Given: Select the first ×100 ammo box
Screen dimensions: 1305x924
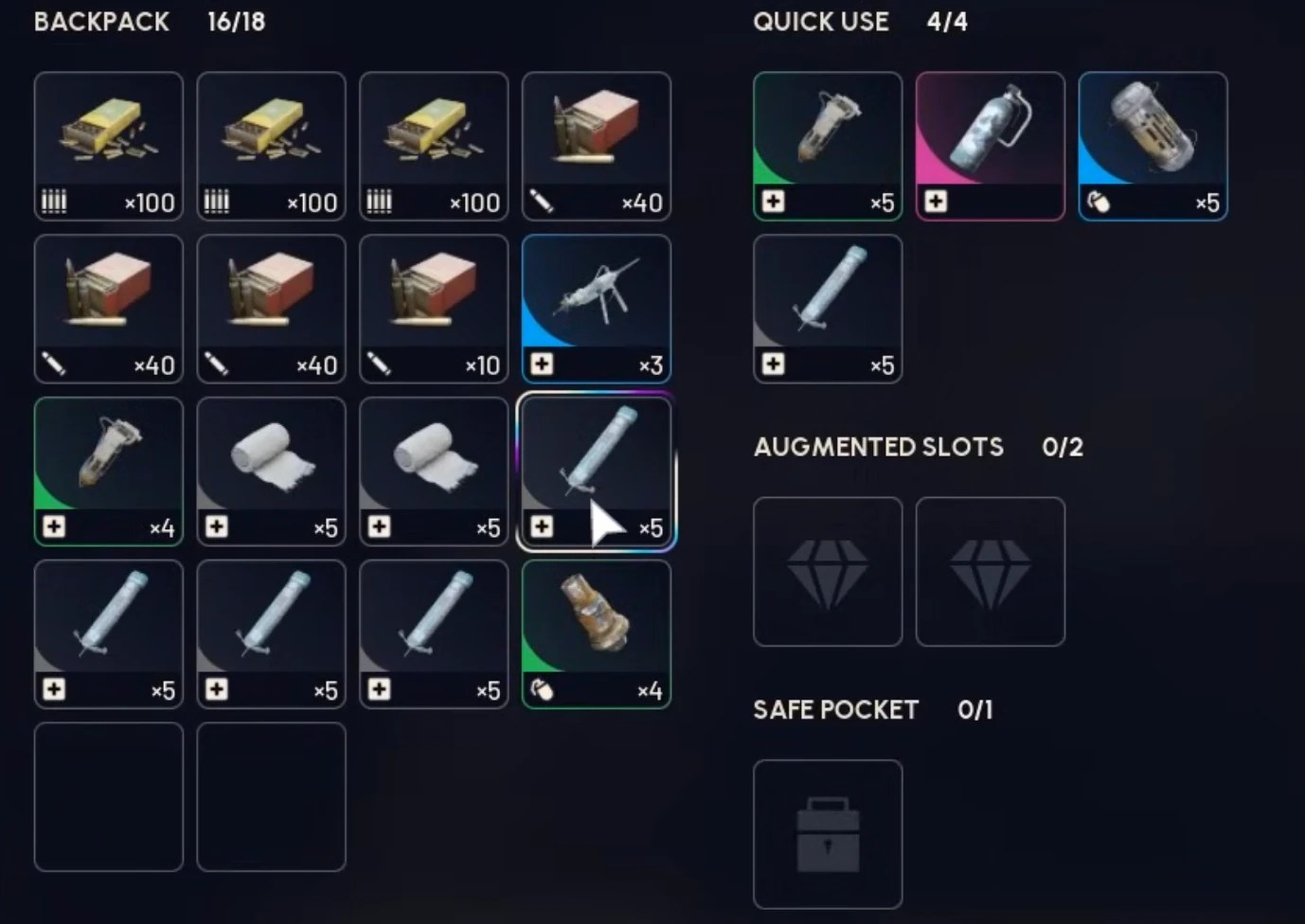Looking at the screenshot, I should (108, 147).
